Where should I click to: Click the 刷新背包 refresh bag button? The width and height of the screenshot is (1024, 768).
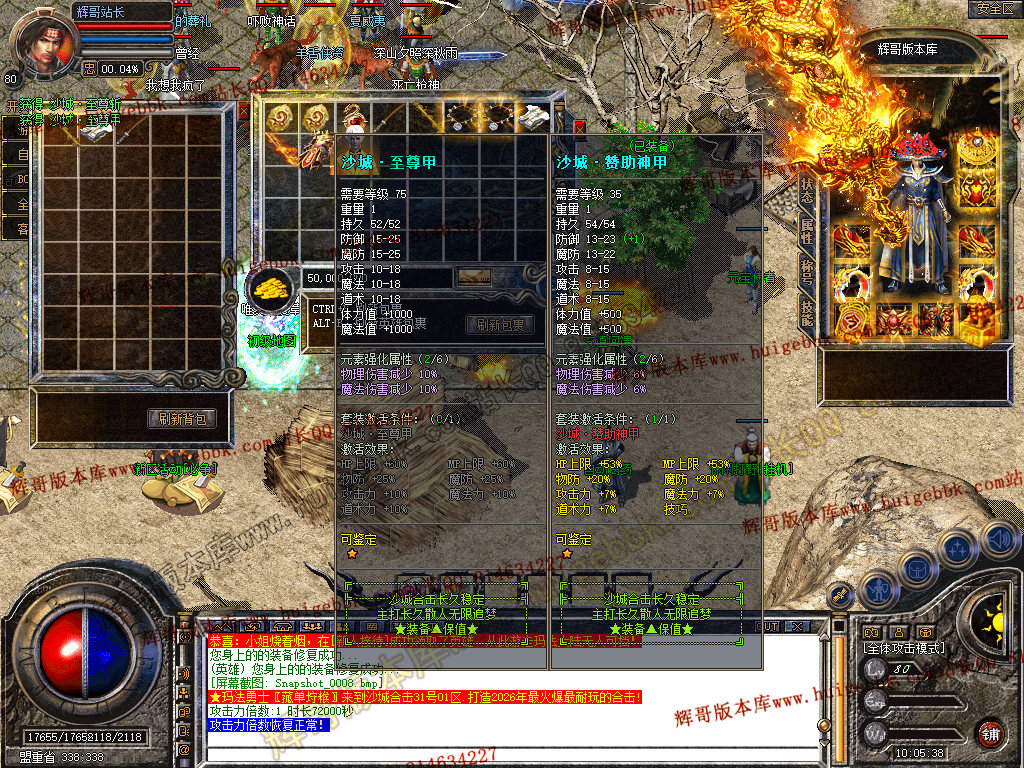[x=183, y=419]
